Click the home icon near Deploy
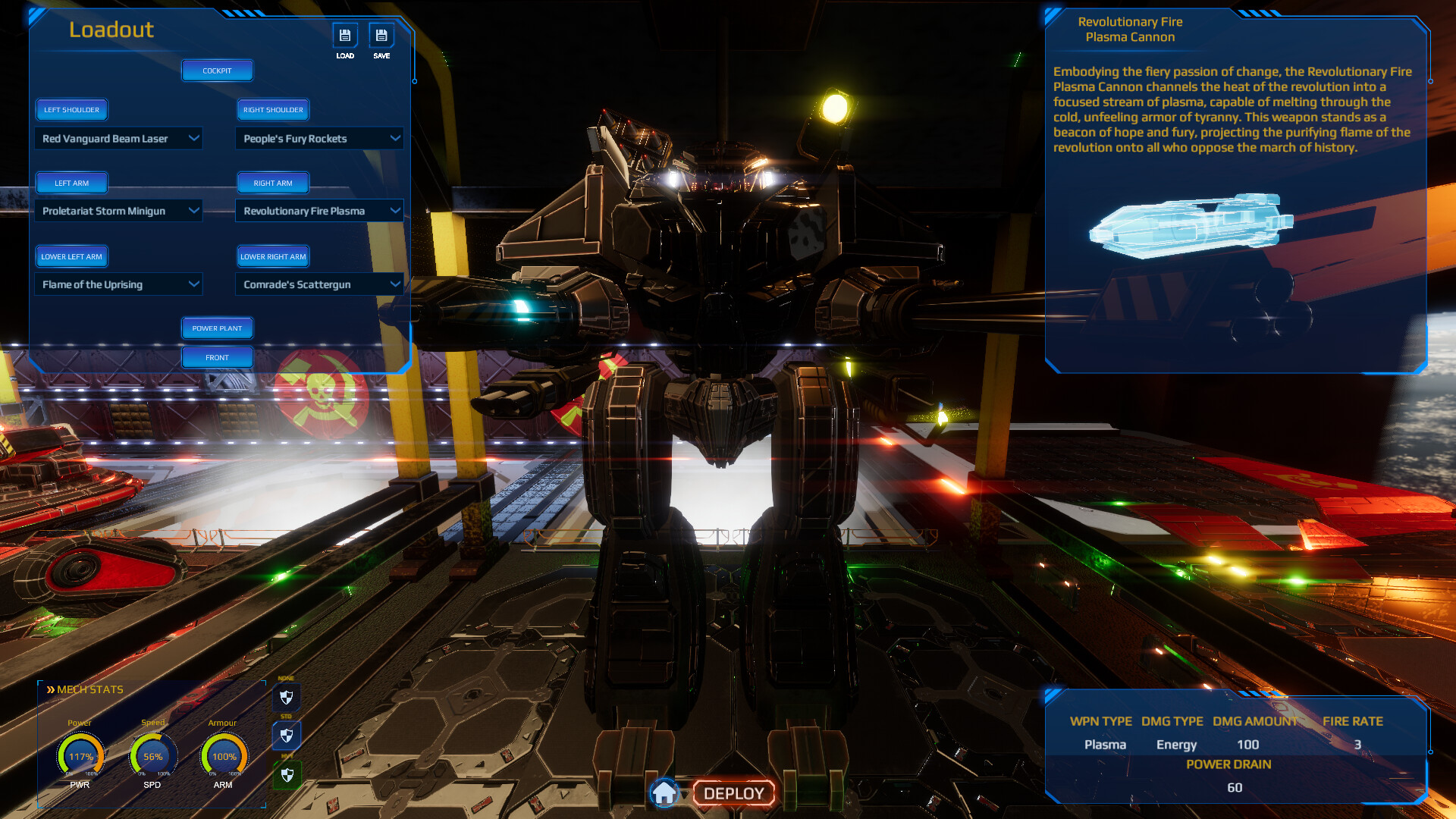The height and width of the screenshot is (819, 1456). click(x=665, y=792)
